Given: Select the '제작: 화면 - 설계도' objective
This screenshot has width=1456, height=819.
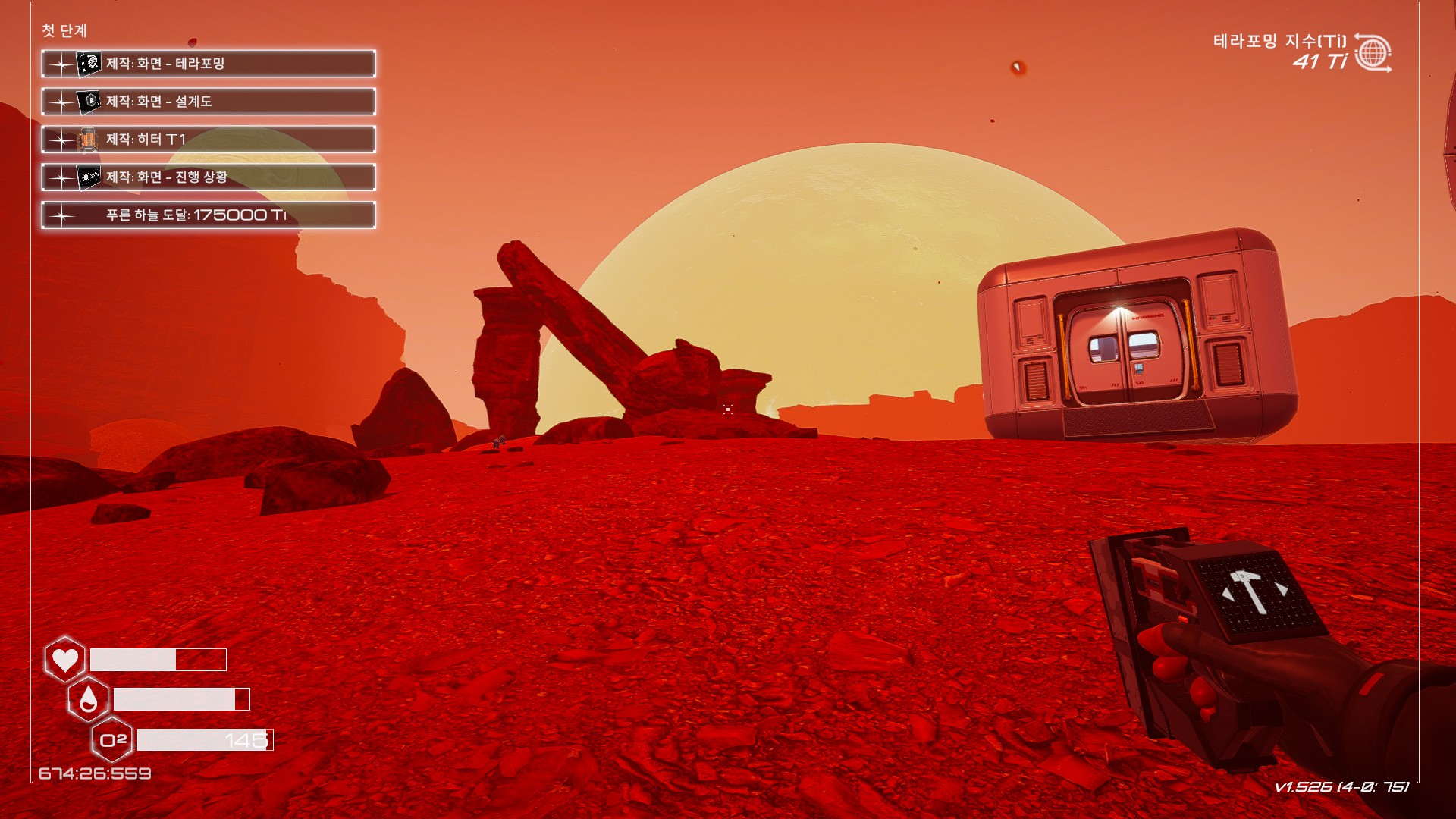Looking at the screenshot, I should coord(209,102).
